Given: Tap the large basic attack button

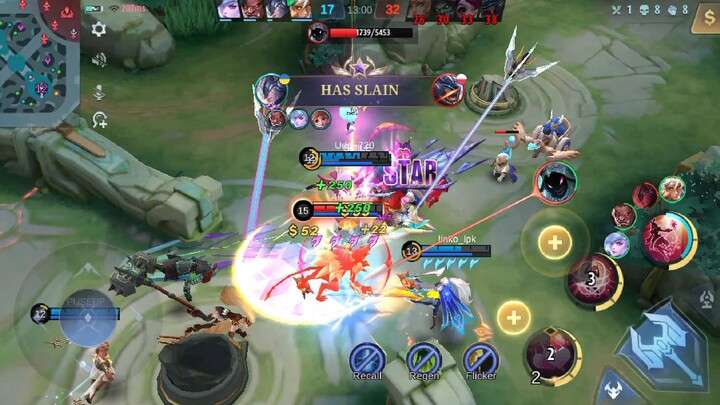Looking at the screenshot, I should click(x=663, y=343).
